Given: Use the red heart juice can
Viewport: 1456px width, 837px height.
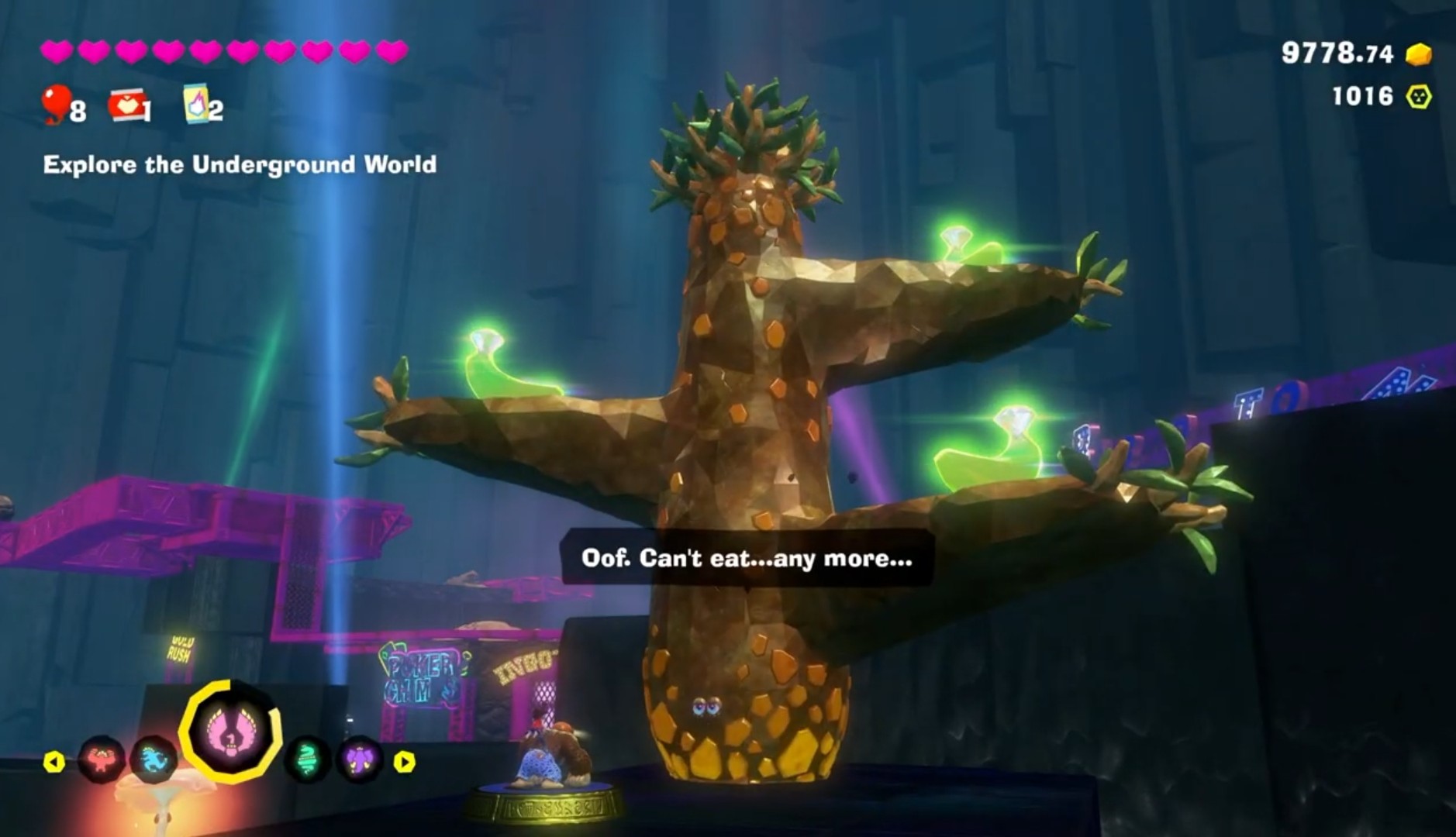Looking at the screenshot, I should tap(128, 105).
